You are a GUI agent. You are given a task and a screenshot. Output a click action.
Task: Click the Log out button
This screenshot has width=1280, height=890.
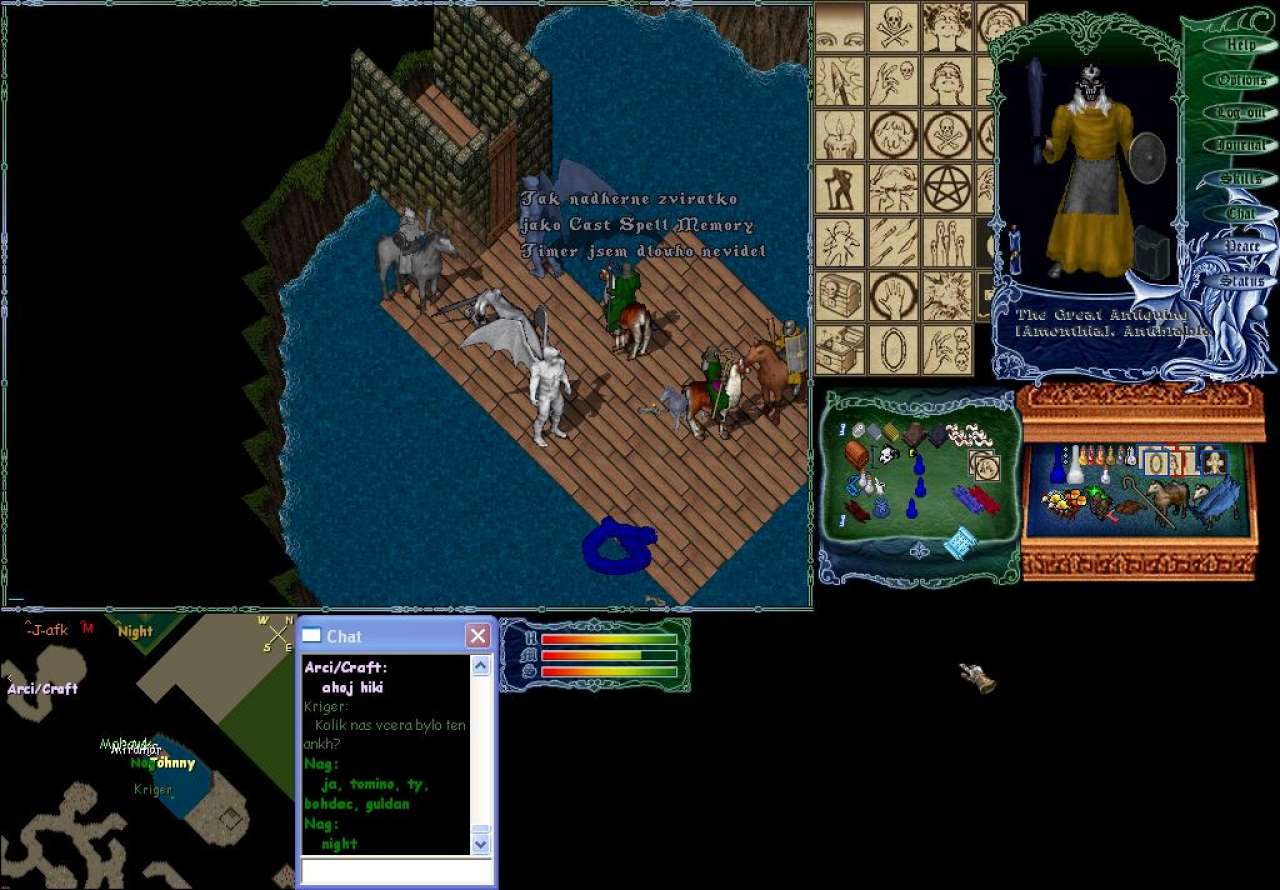pos(1240,112)
